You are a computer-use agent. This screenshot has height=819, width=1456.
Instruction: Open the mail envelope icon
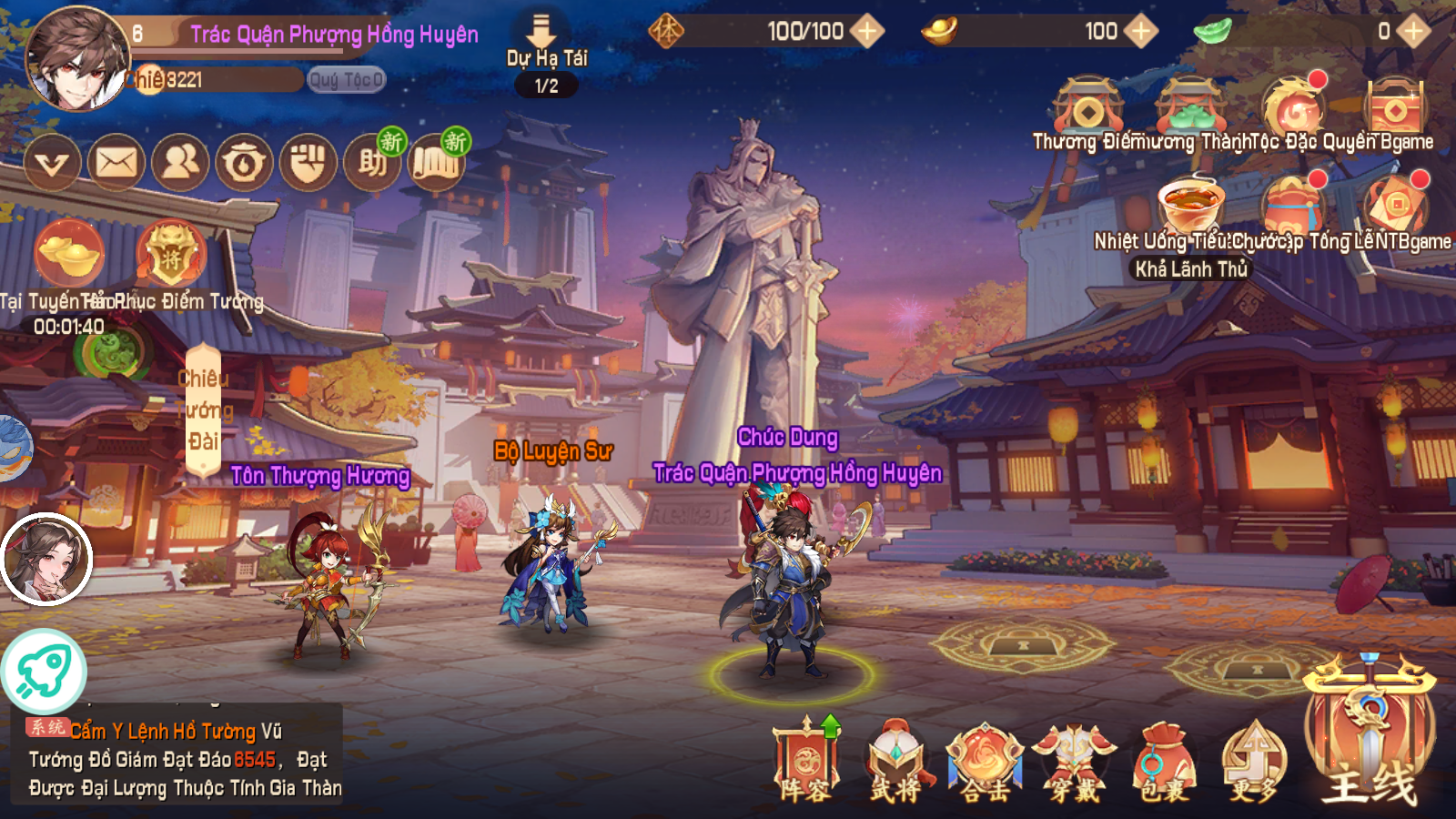pyautogui.click(x=116, y=164)
